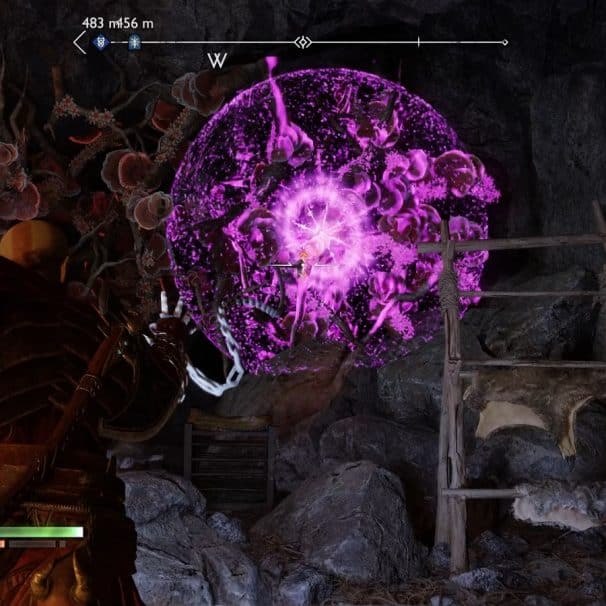Click the first blue quest marker on compass
The width and height of the screenshot is (606, 606).
point(101,43)
